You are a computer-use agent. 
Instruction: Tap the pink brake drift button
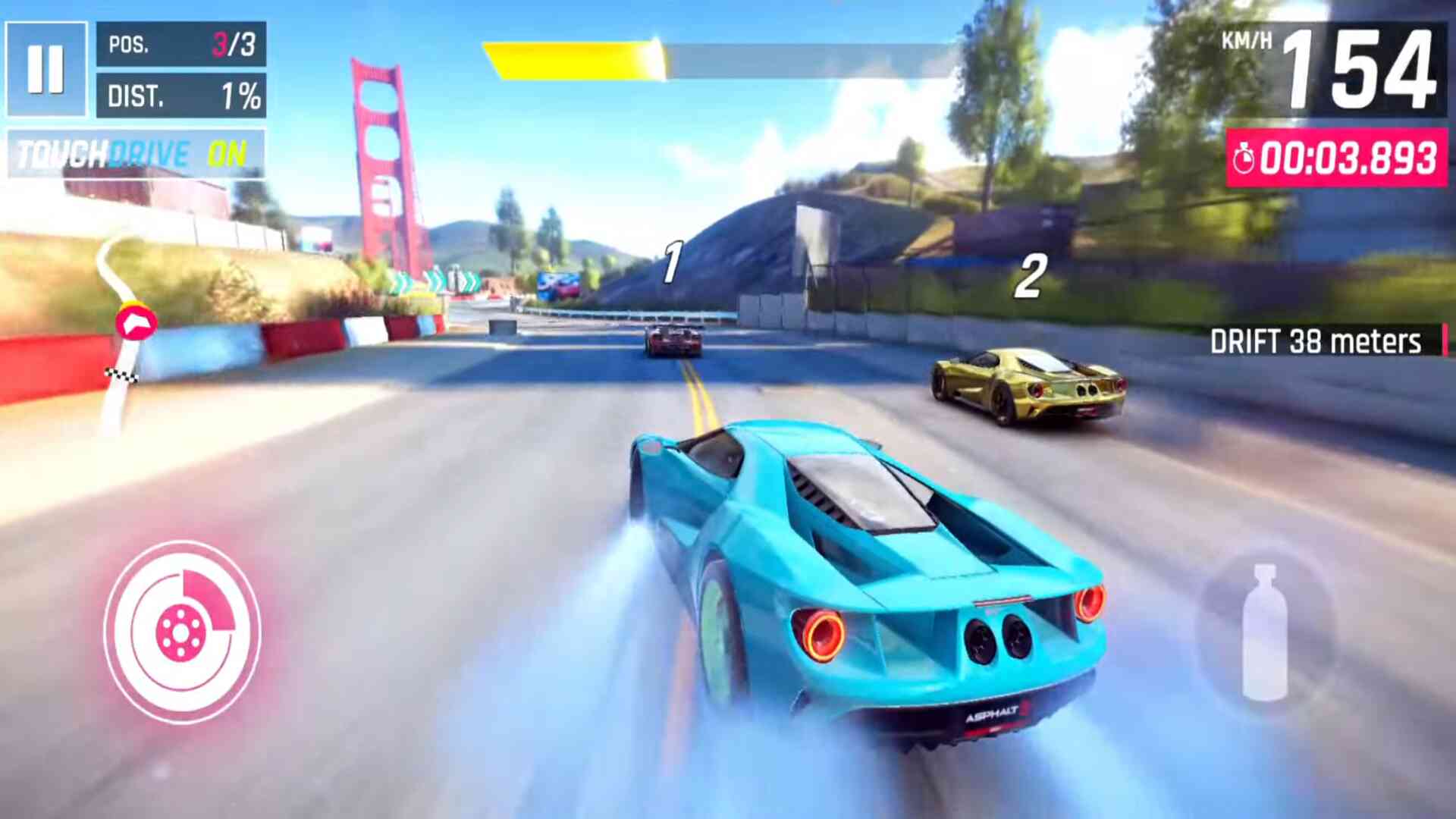tap(182, 632)
